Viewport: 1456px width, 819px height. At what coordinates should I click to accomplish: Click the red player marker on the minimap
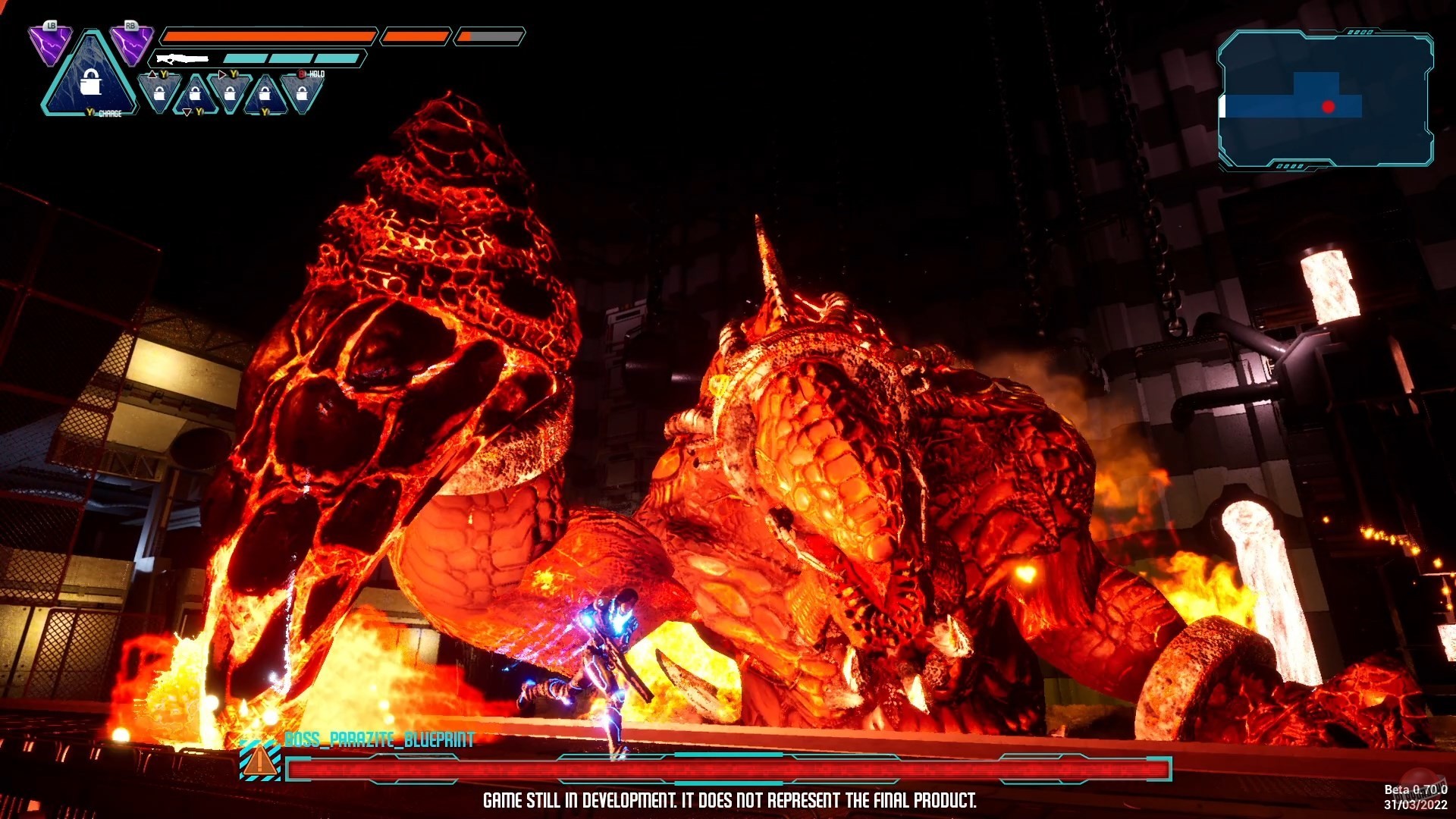[x=1328, y=107]
